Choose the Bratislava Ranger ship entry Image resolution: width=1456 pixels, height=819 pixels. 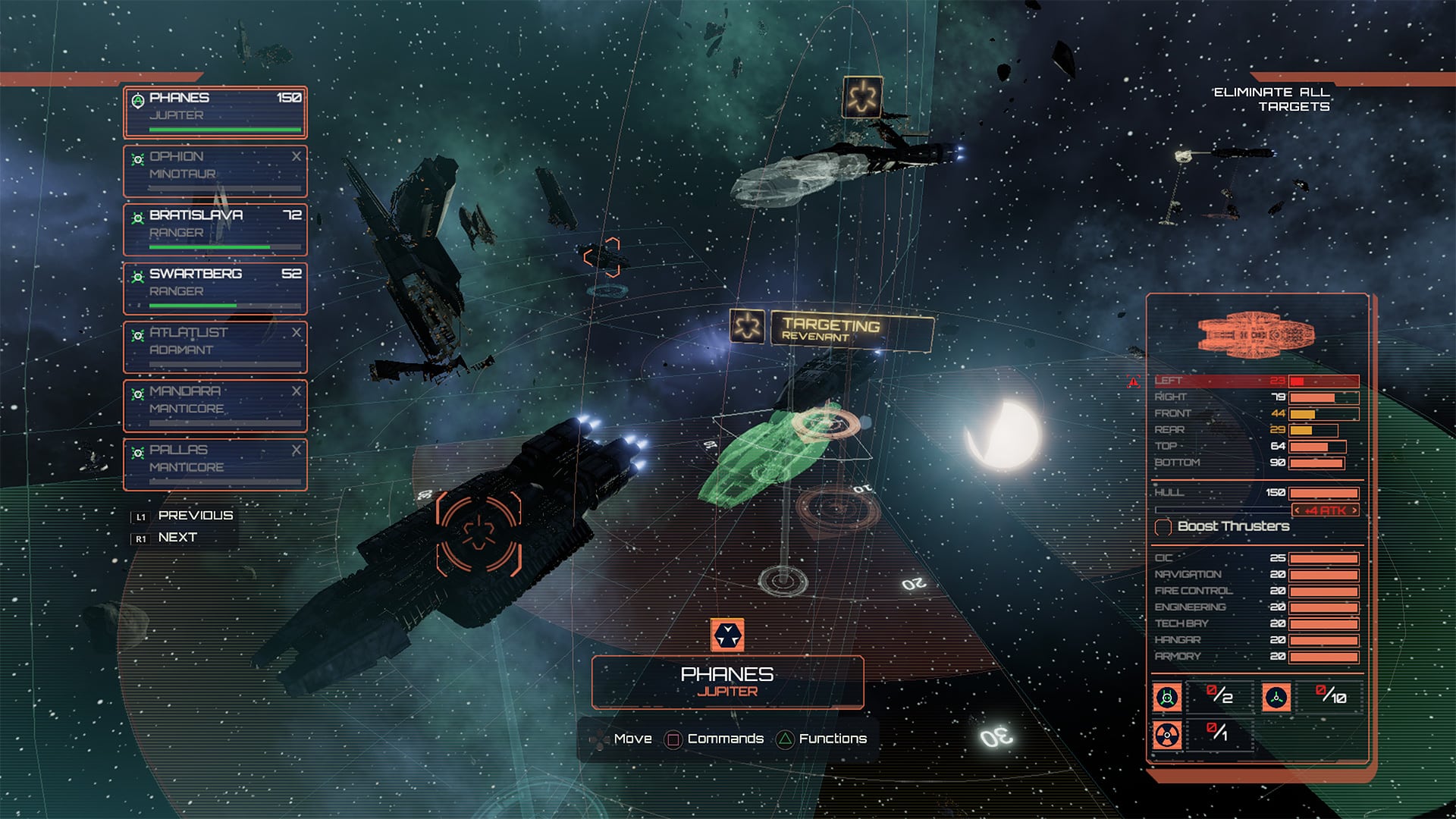pos(215,229)
